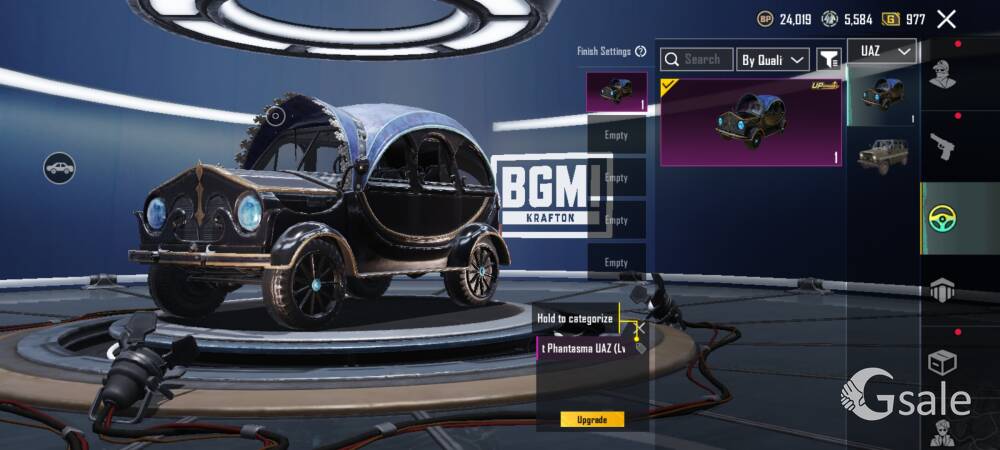Select the steering wheel vehicles tab
Screen dimensions: 1000x450
[x=942, y=218]
